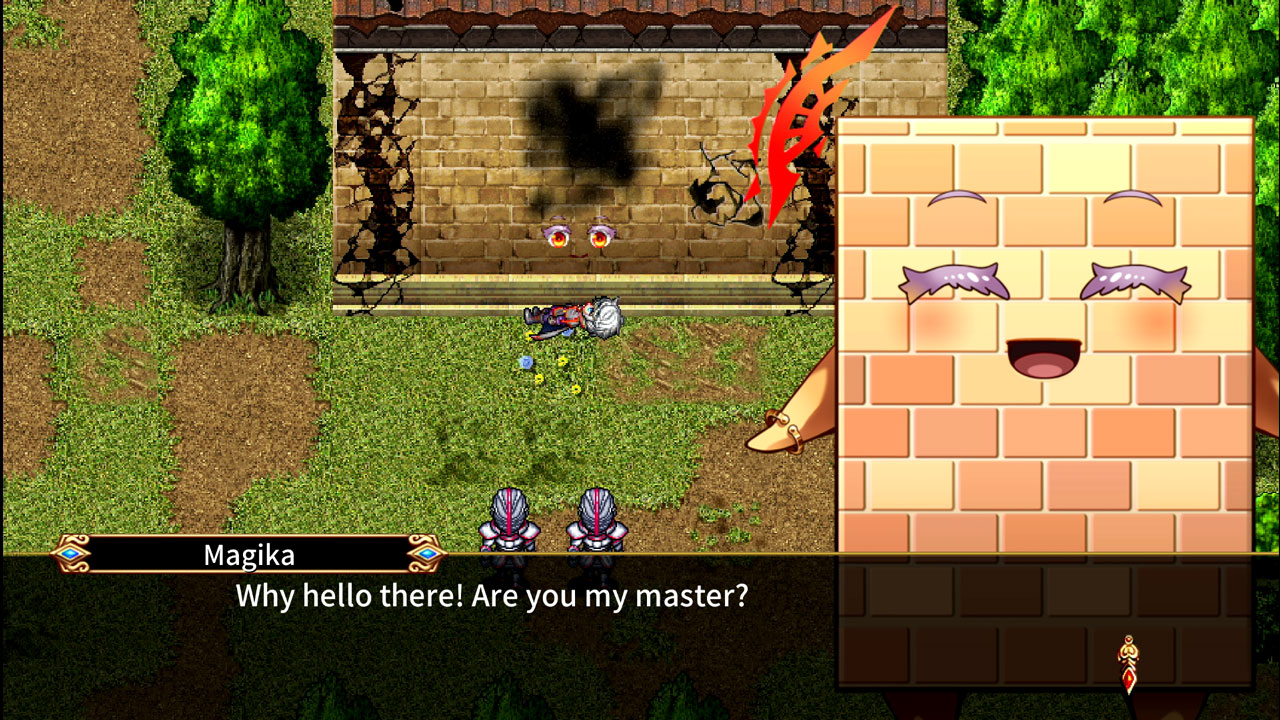The height and width of the screenshot is (720, 1280).
Task: Click the left armored knight sprite
Action: (x=510, y=520)
